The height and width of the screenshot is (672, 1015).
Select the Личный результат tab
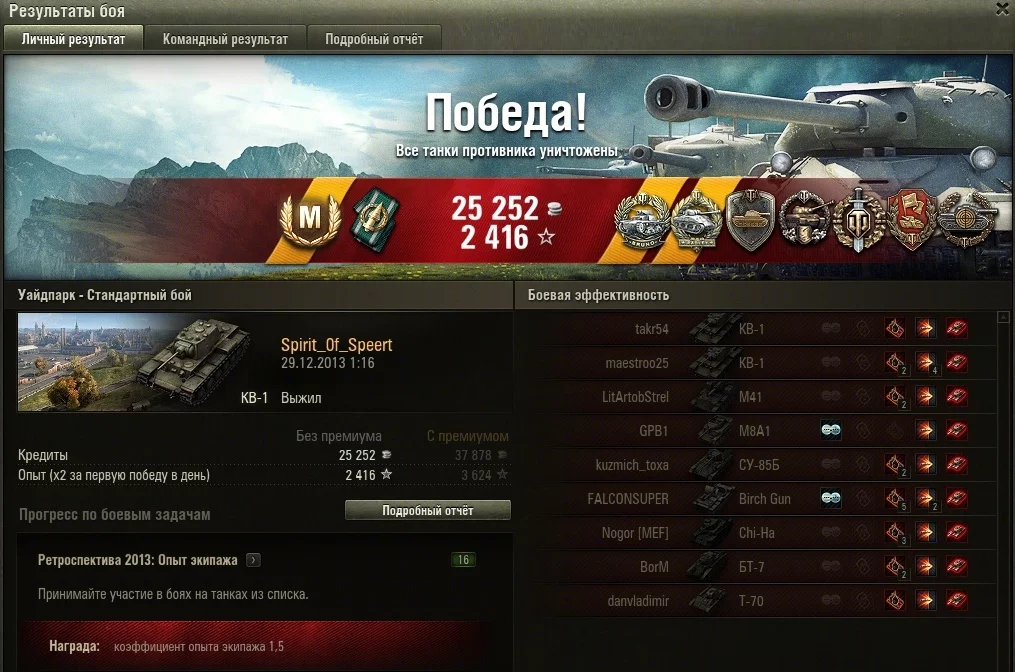[x=73, y=39]
